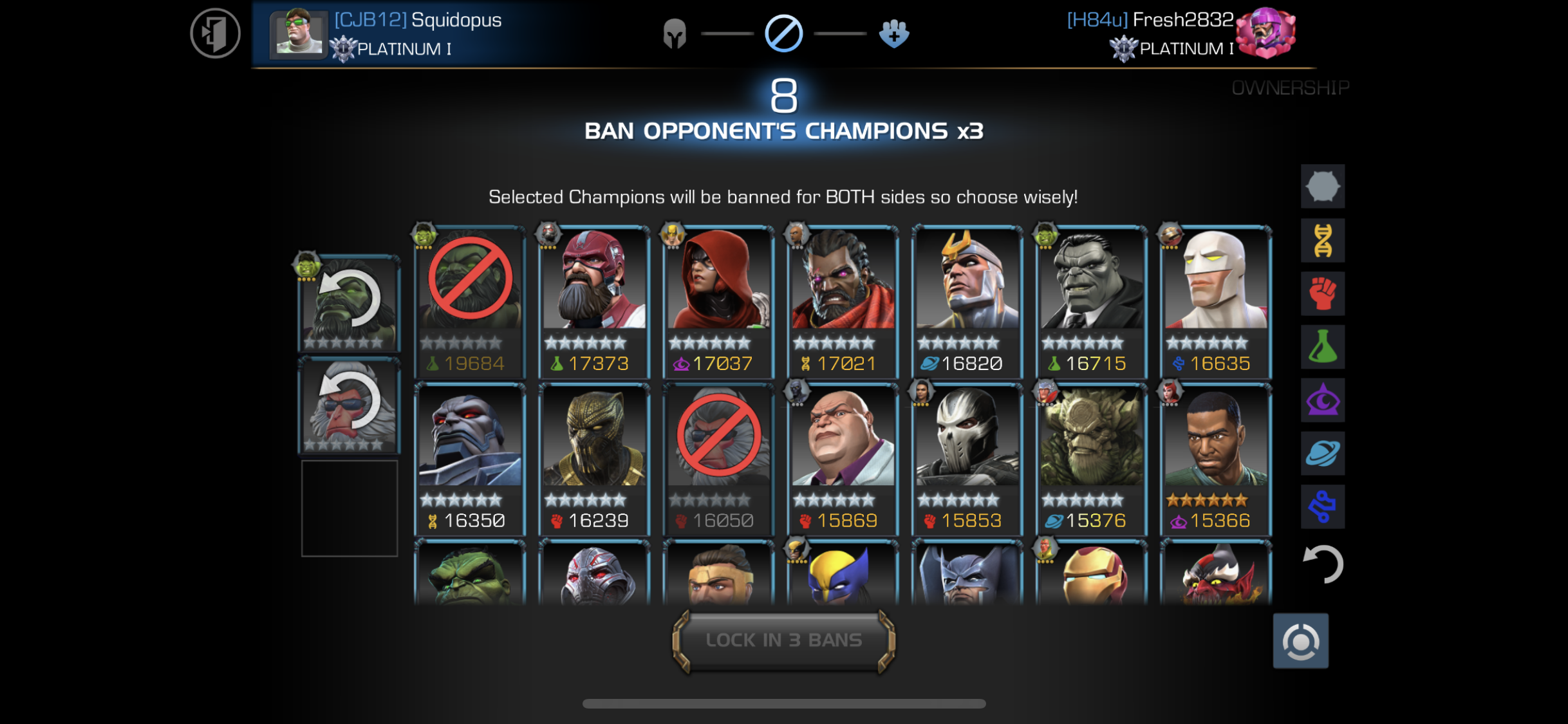Tap the circular scan icon bottom right
The image size is (1568, 724).
pyautogui.click(x=1300, y=641)
